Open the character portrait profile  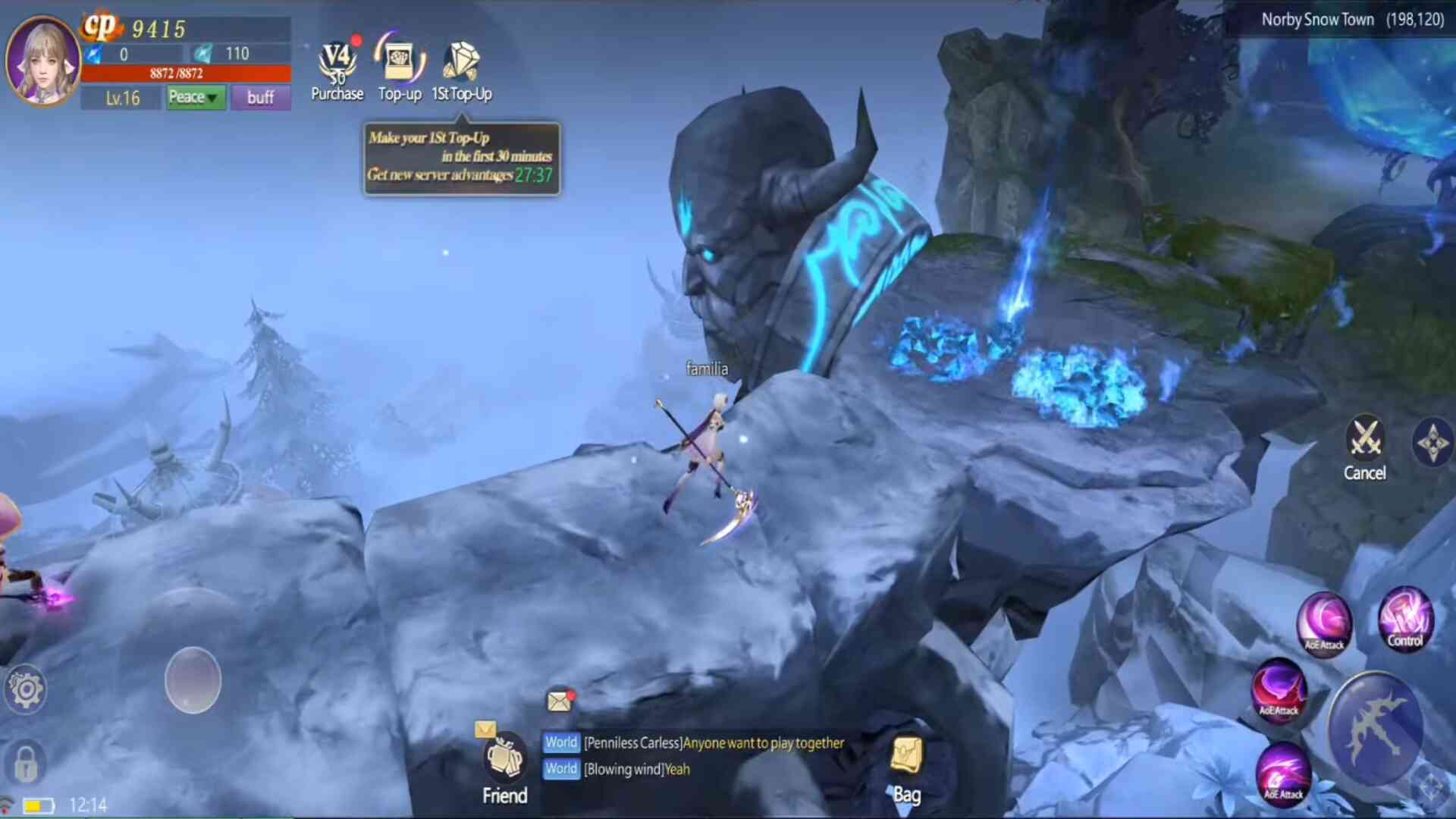click(x=42, y=61)
